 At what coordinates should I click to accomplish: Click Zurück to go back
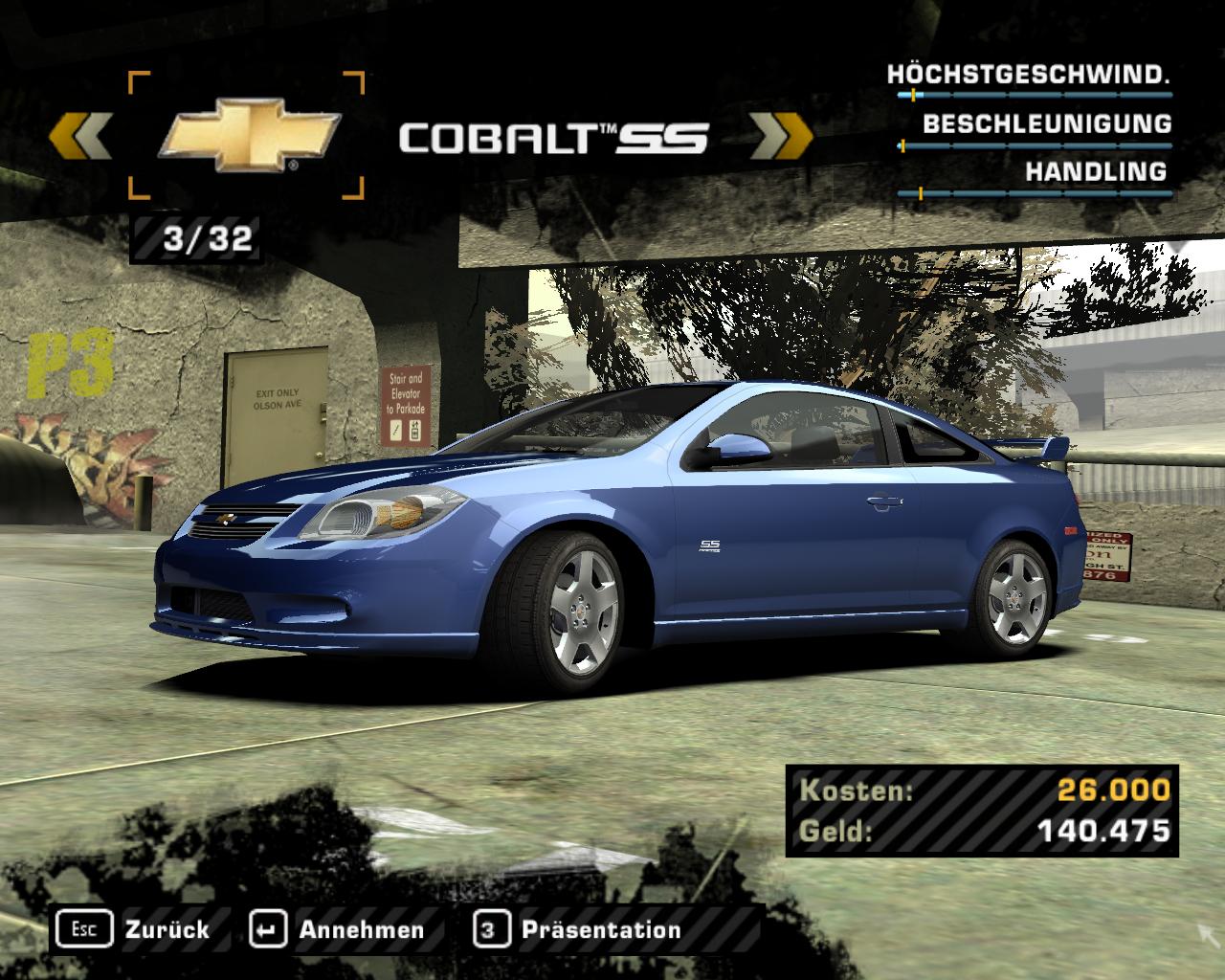point(134,929)
